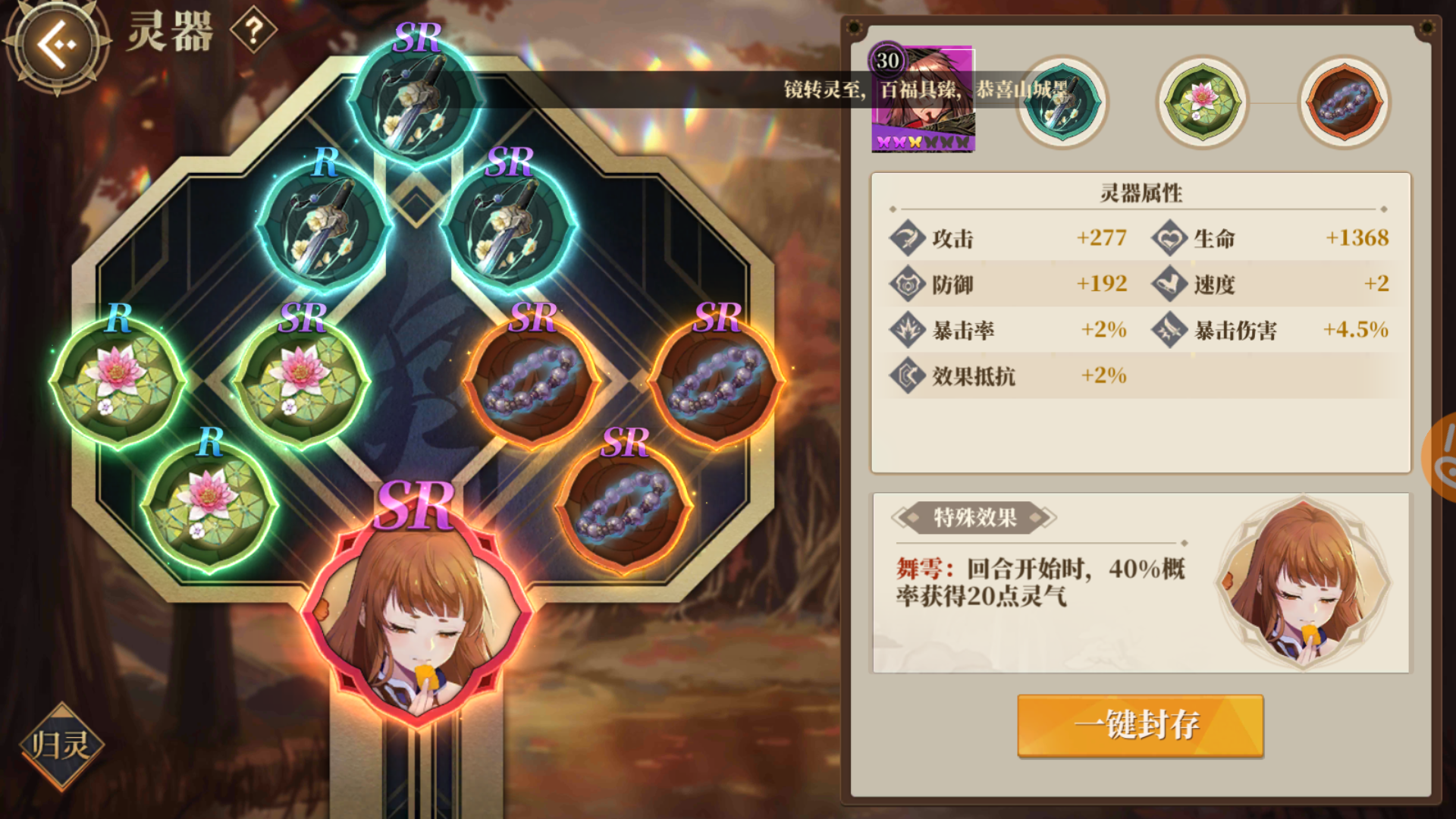Screen dimensions: 1456x819
Task: Open the help question mark beside 灵器 title
Action: (253, 30)
